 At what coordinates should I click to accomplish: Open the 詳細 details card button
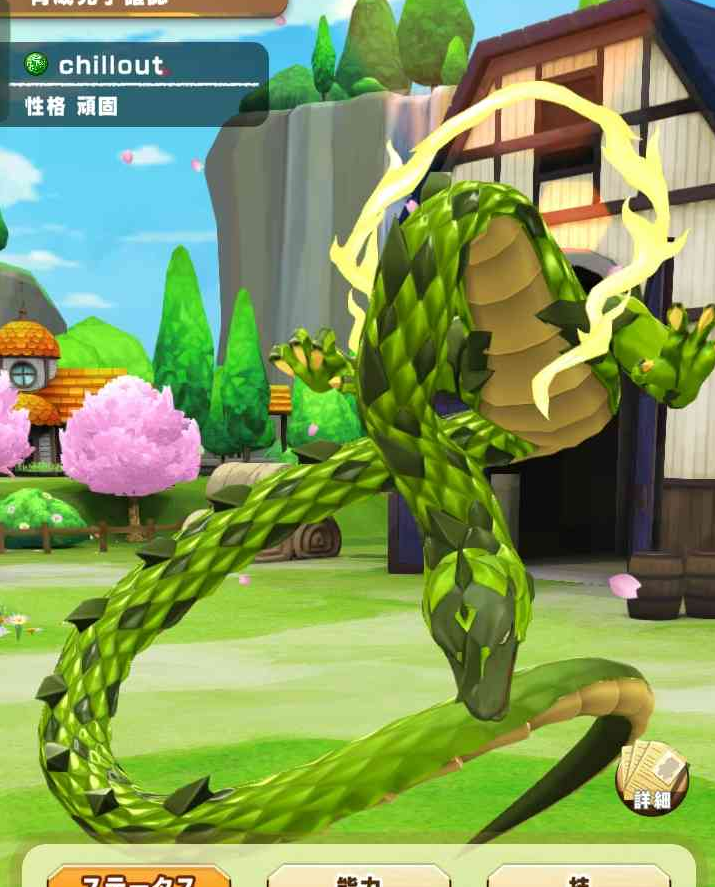pos(652,779)
